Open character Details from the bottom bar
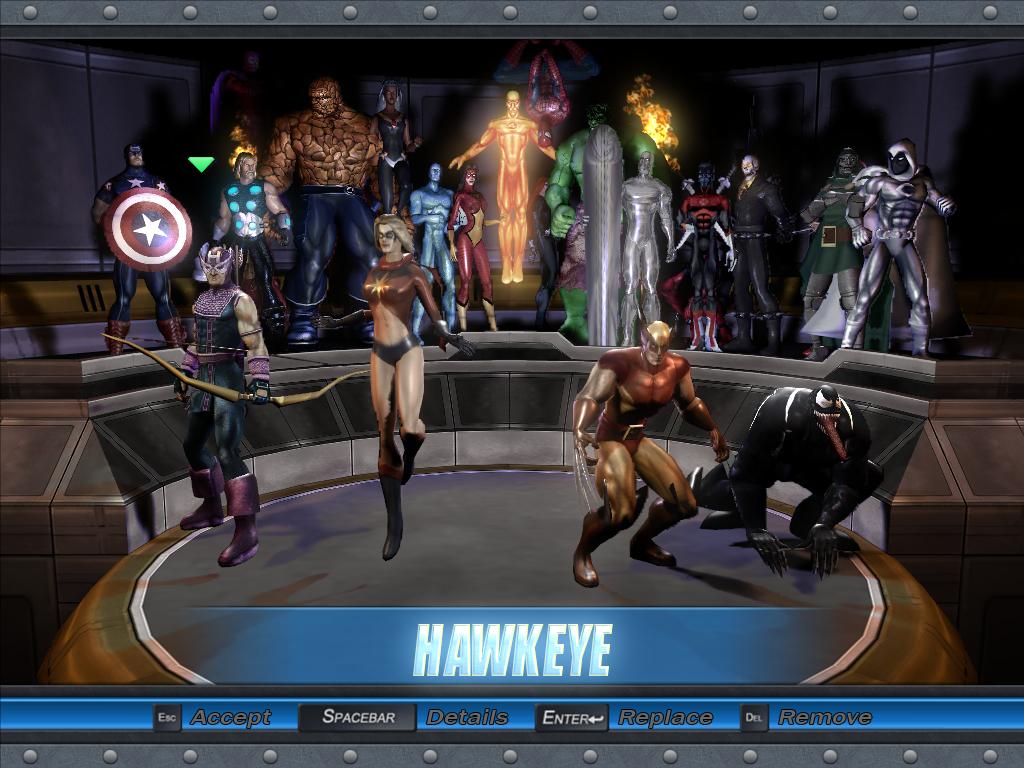1024x768 pixels. (x=466, y=717)
